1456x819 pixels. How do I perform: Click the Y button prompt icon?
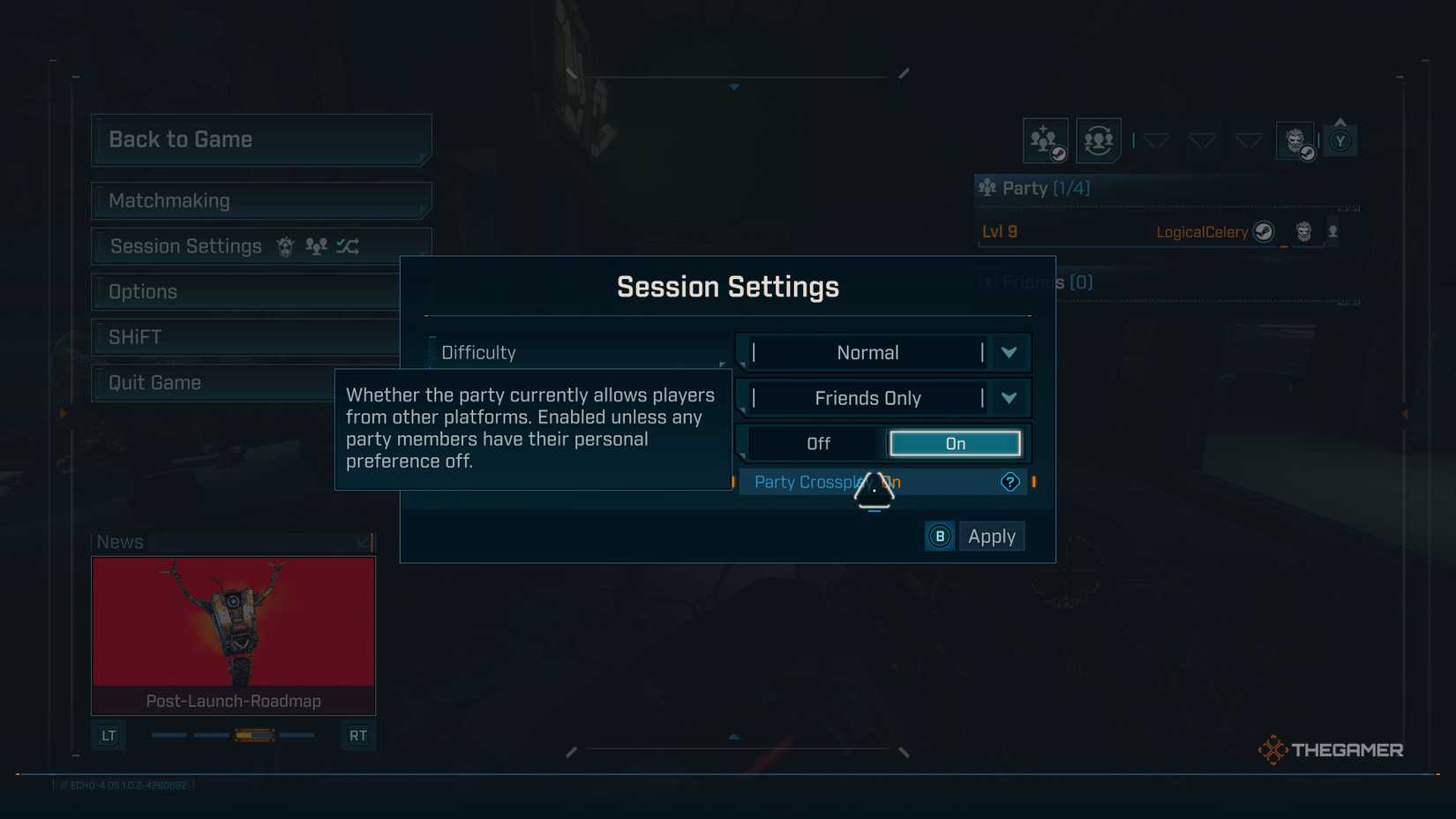click(1341, 139)
